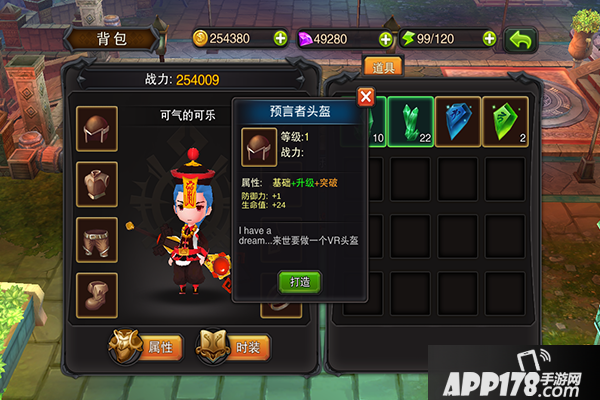Select the equipped helmet slot
Image resolution: width=600 pixels, height=400 pixels.
coord(97,128)
